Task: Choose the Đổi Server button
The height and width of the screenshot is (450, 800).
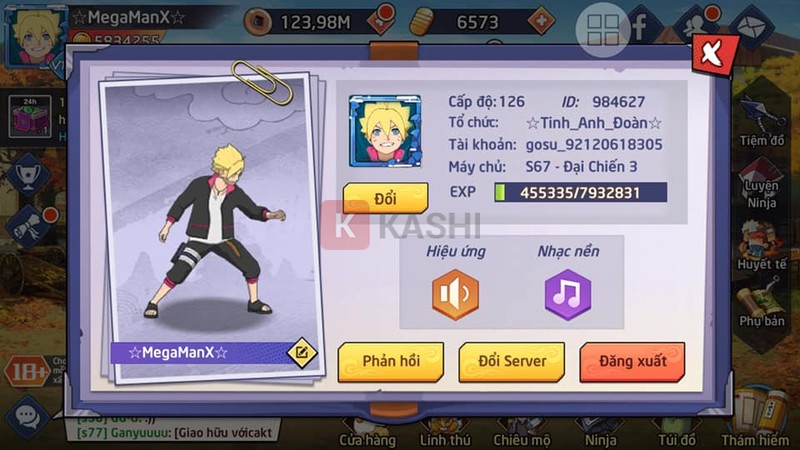Action: pos(511,361)
